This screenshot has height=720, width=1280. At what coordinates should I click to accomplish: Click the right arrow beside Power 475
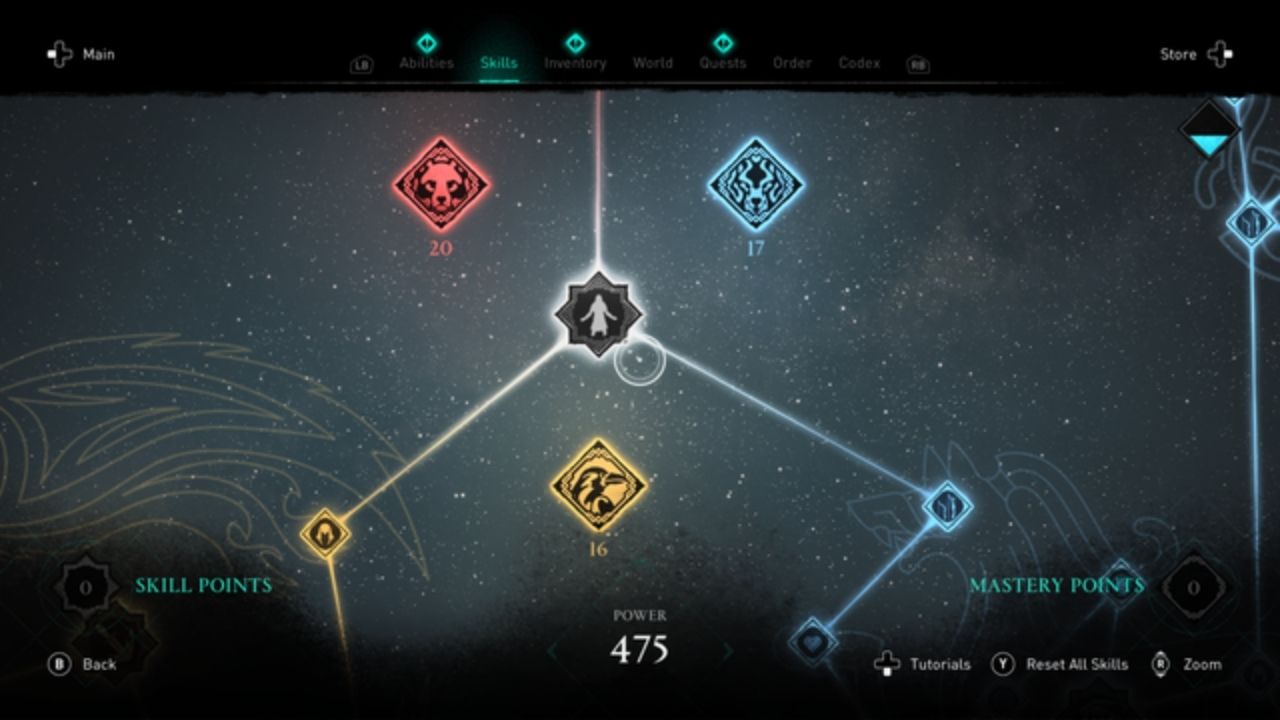point(728,652)
